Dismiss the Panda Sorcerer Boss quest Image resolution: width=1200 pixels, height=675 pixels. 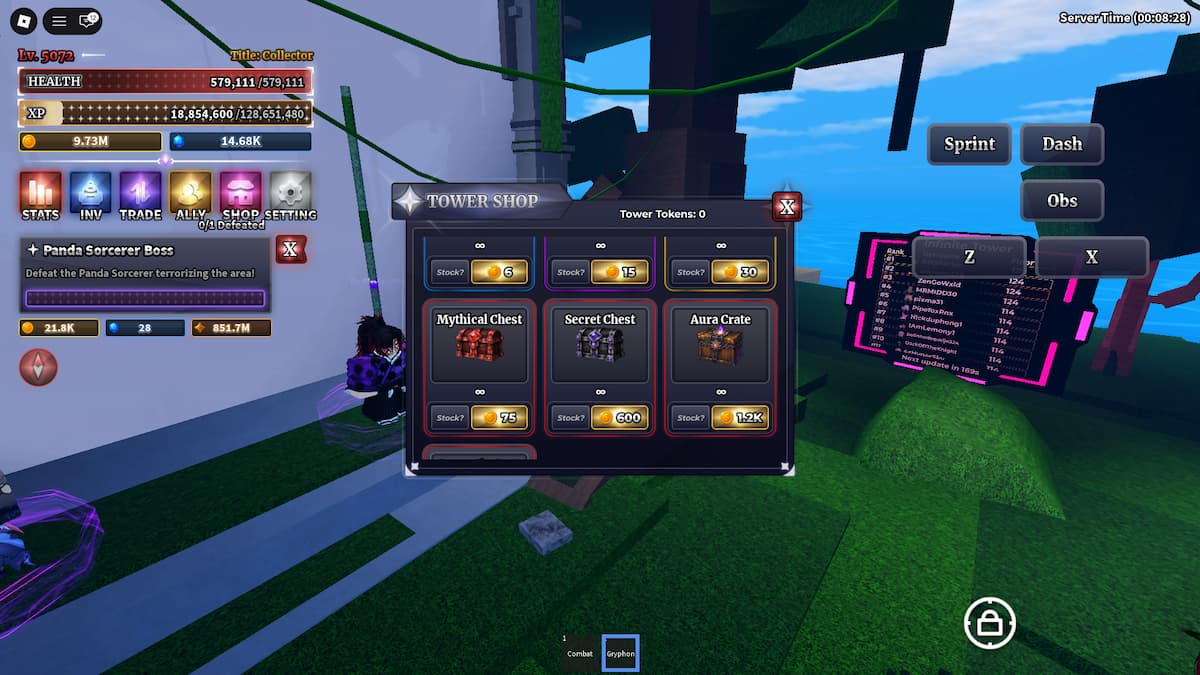pyautogui.click(x=290, y=249)
